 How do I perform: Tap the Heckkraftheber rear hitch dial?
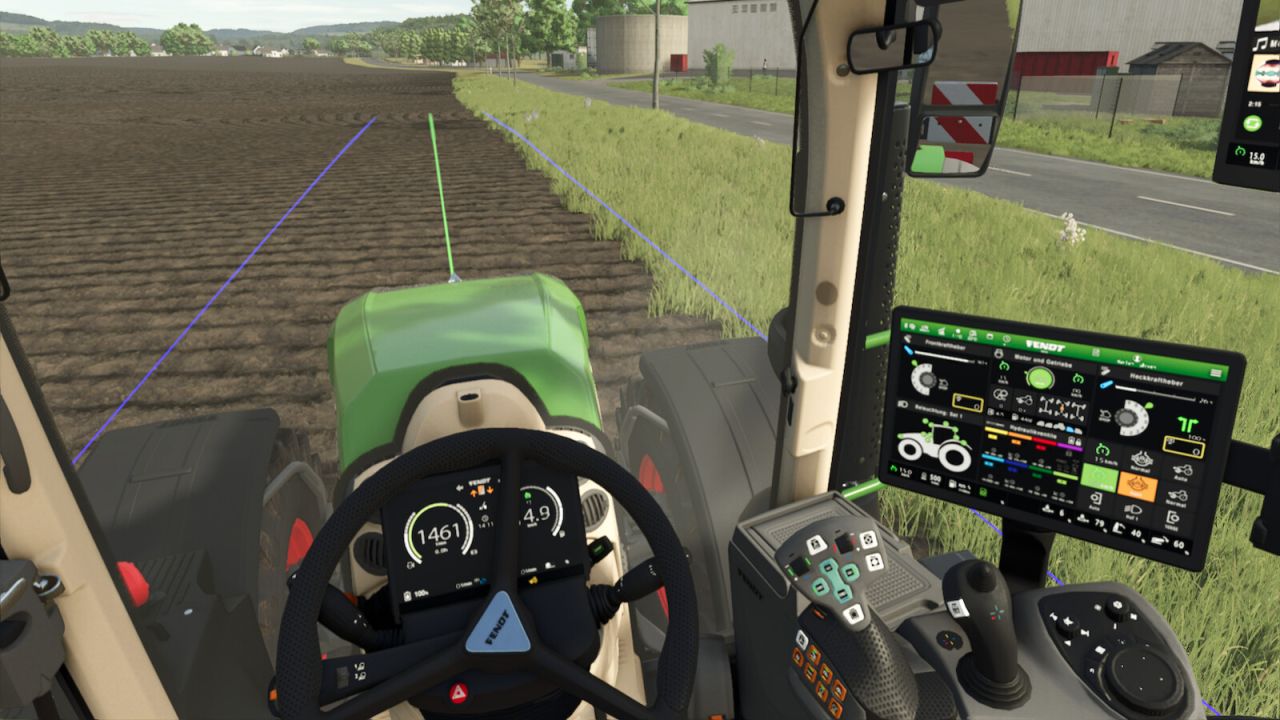pyautogui.click(x=1128, y=416)
